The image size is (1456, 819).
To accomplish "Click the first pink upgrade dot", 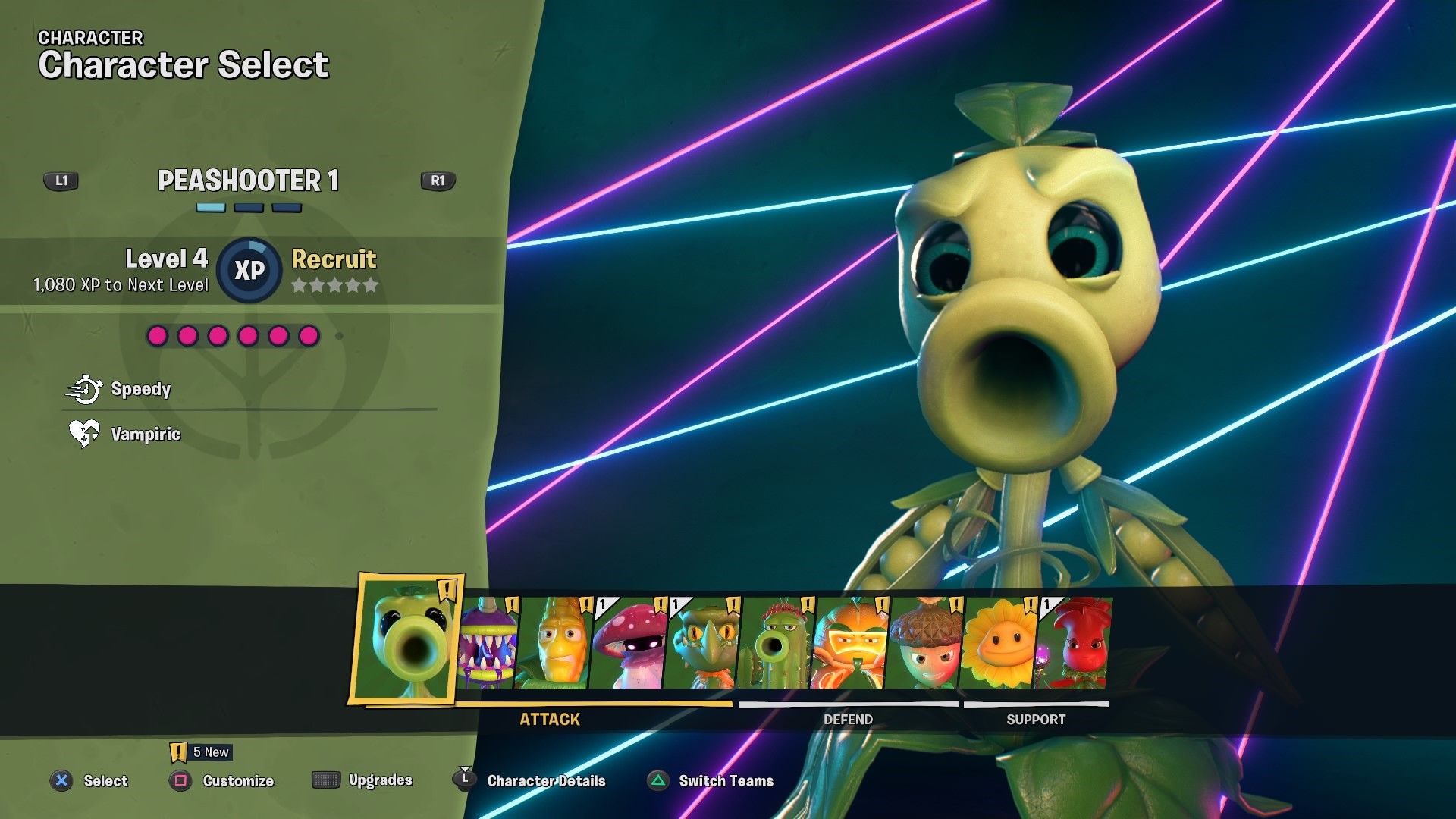I will 157,334.
